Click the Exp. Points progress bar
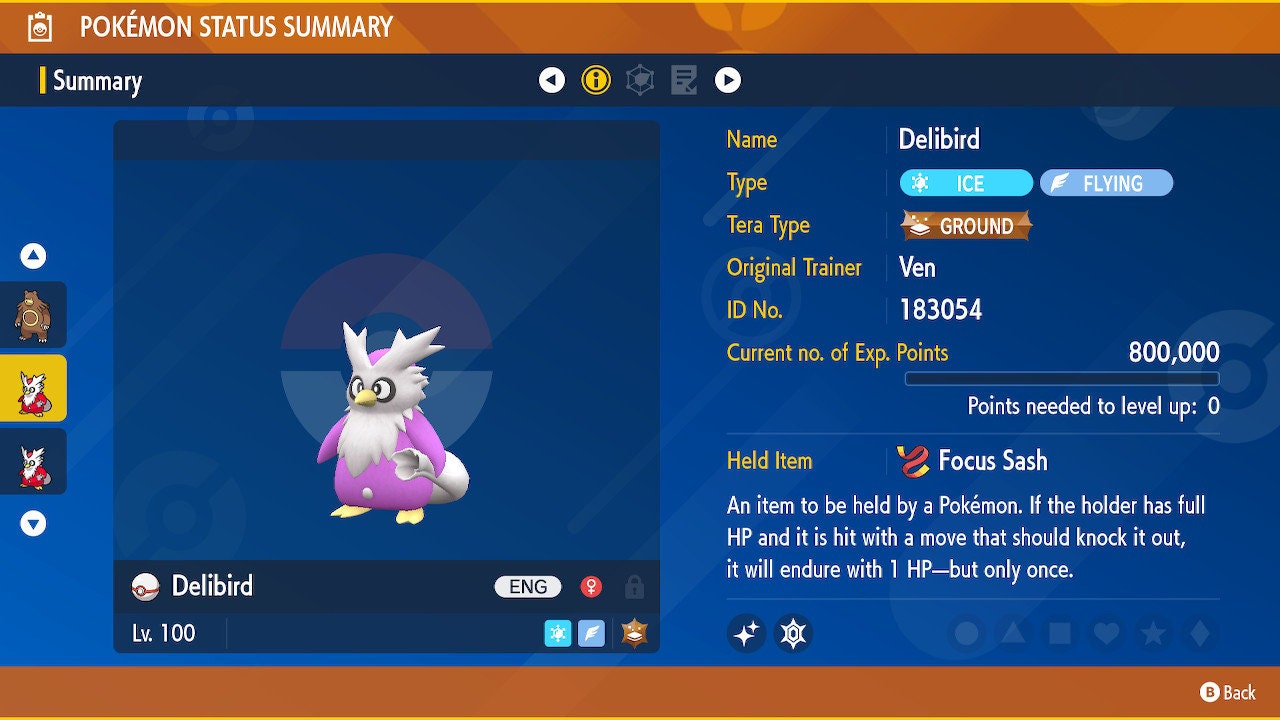Image resolution: width=1280 pixels, height=720 pixels. click(1062, 379)
